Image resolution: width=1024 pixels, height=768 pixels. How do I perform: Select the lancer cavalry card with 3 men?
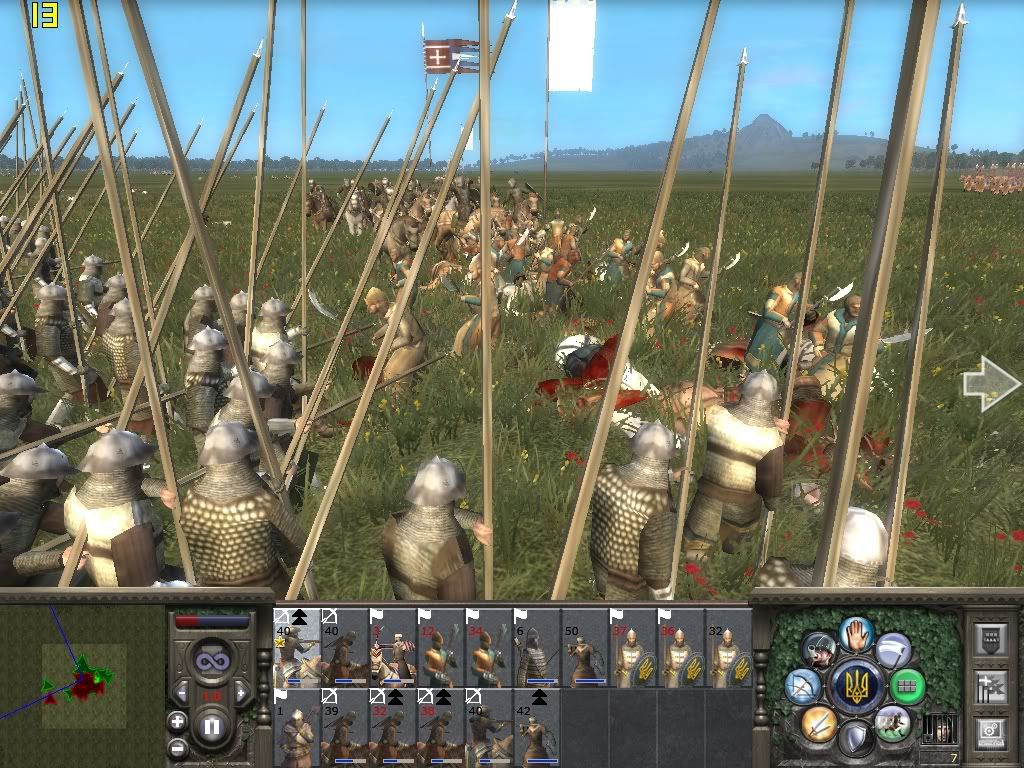393,648
